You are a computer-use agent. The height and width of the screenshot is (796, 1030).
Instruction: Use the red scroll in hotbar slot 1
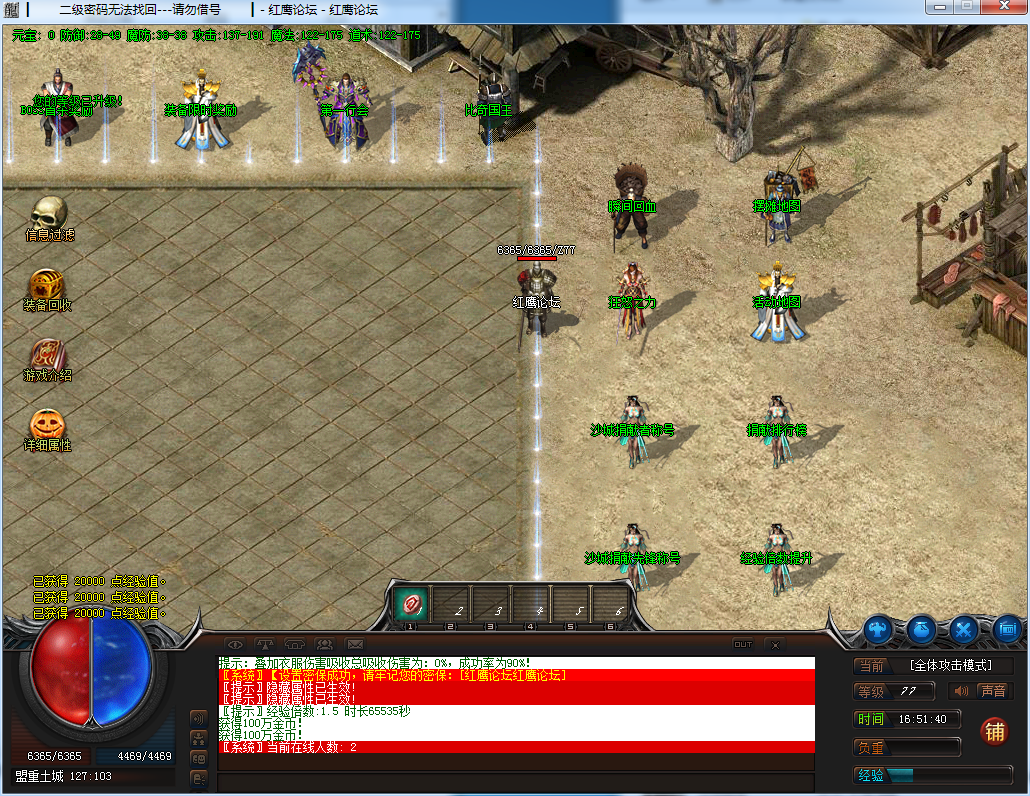coord(410,602)
